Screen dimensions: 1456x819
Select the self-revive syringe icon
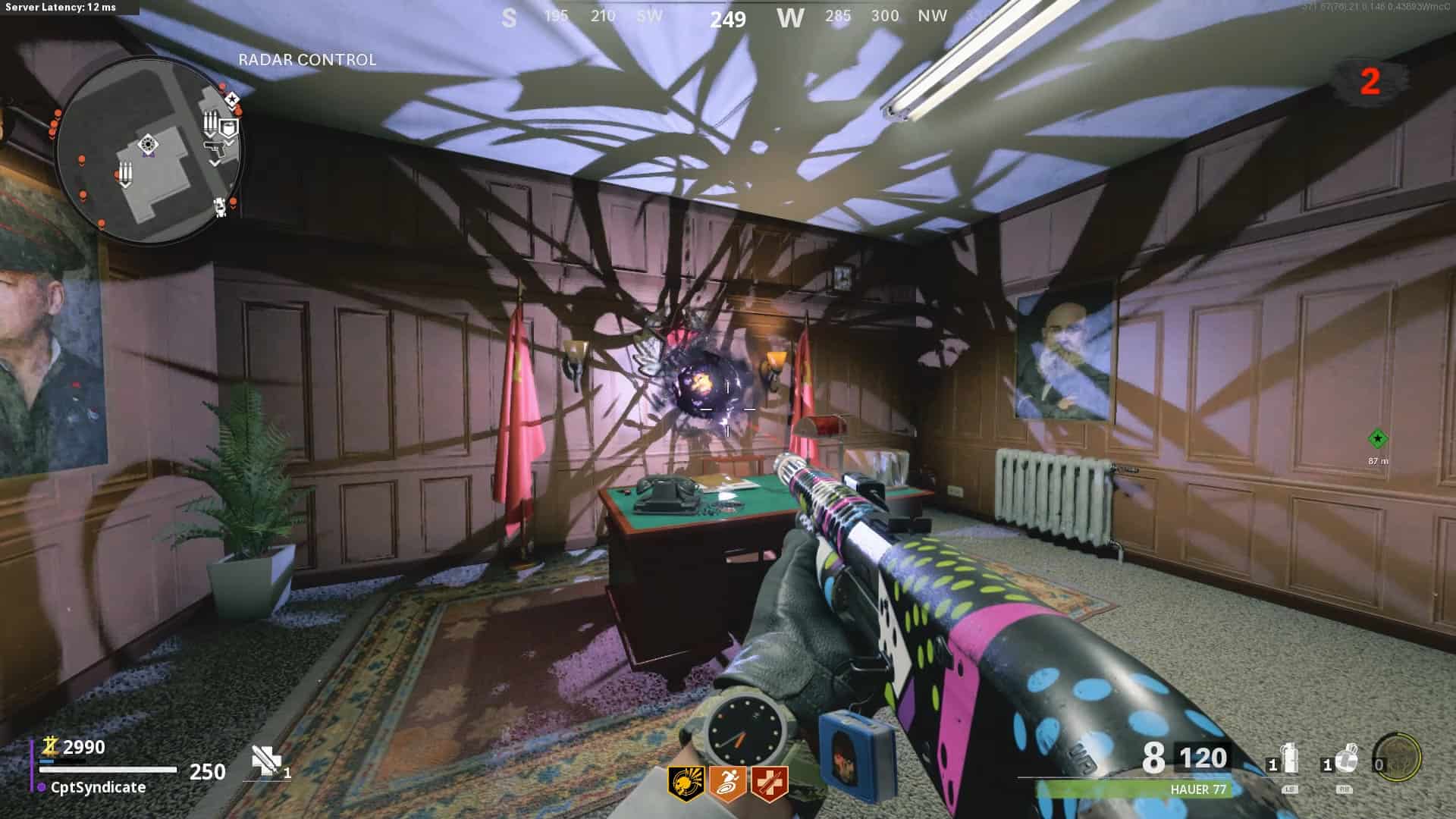[266, 761]
